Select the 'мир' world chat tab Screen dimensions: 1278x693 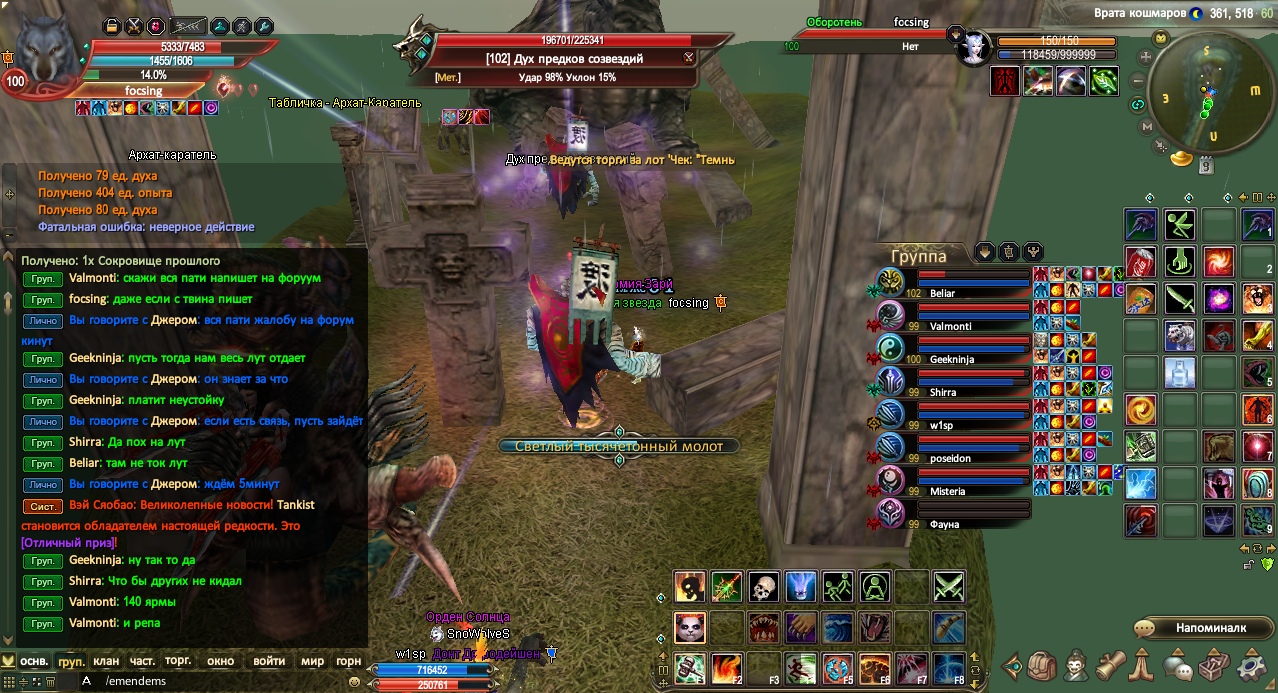pos(312,661)
